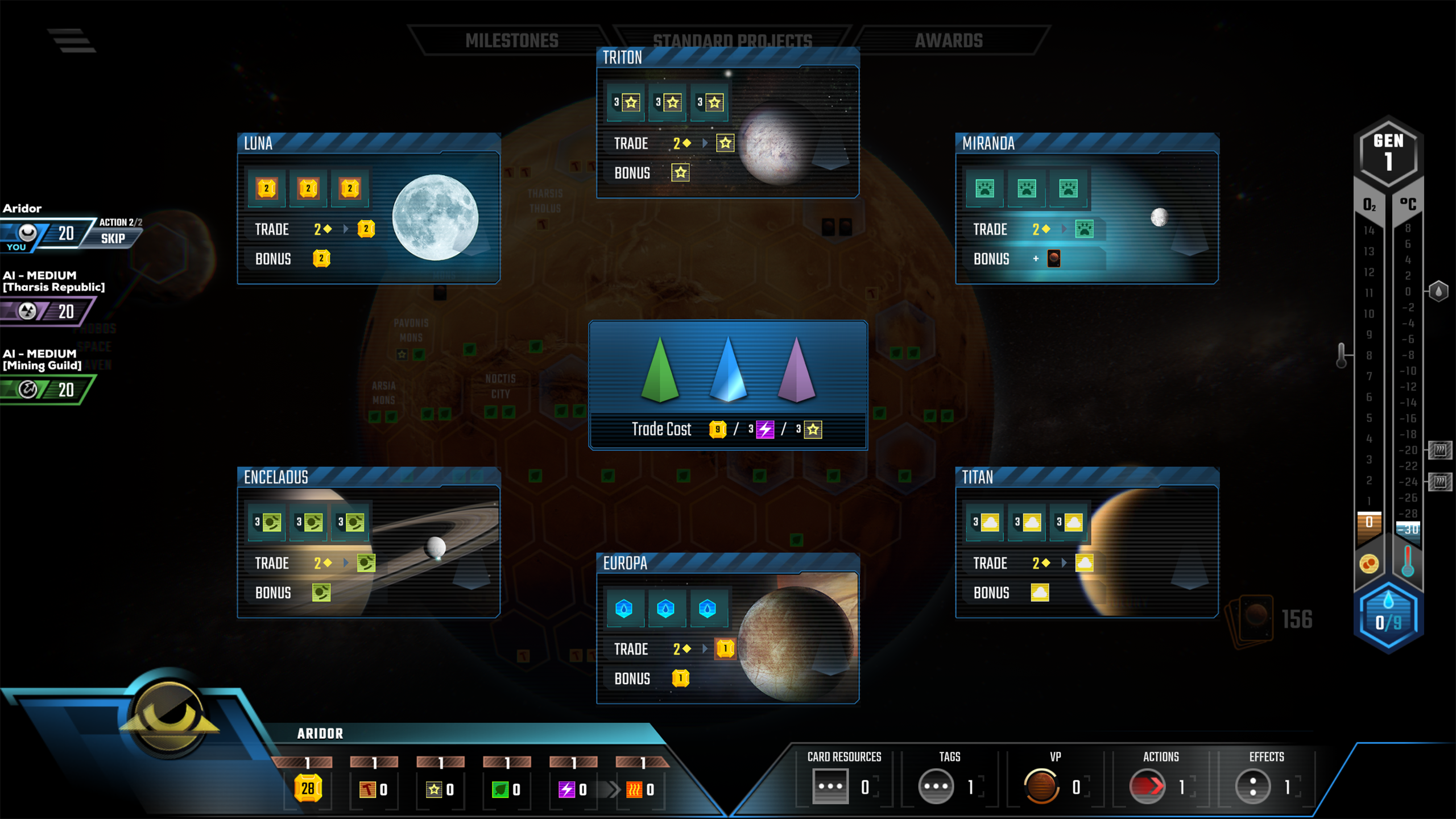Show played Tags list
This screenshot has width=1456, height=819.
coord(936,787)
